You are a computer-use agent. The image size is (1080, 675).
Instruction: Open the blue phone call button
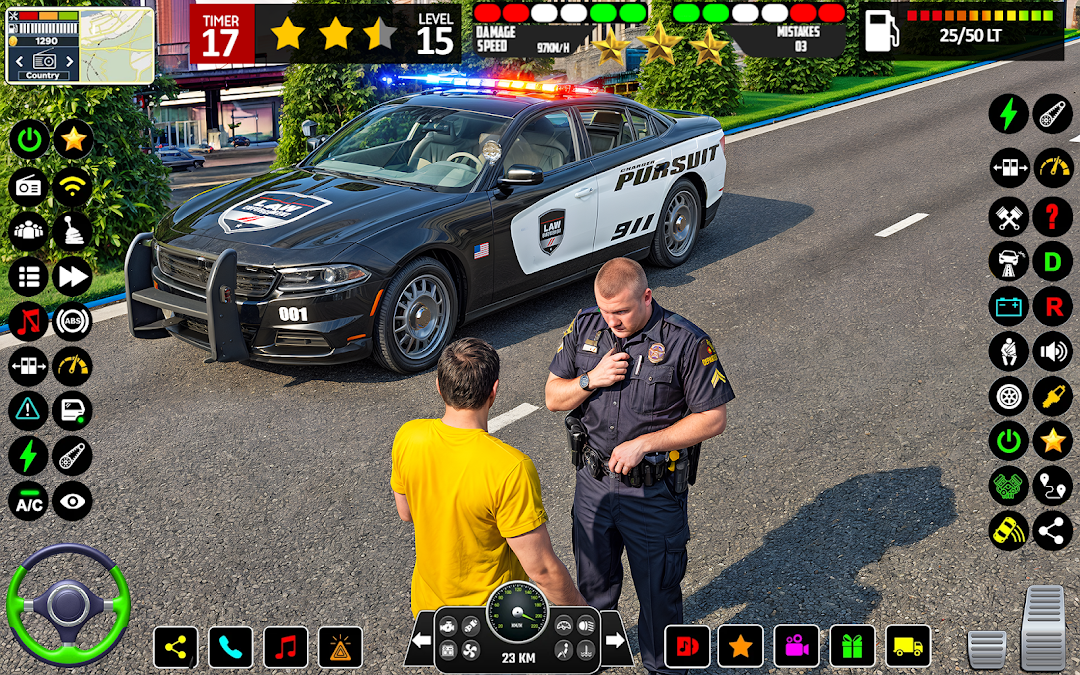230,647
